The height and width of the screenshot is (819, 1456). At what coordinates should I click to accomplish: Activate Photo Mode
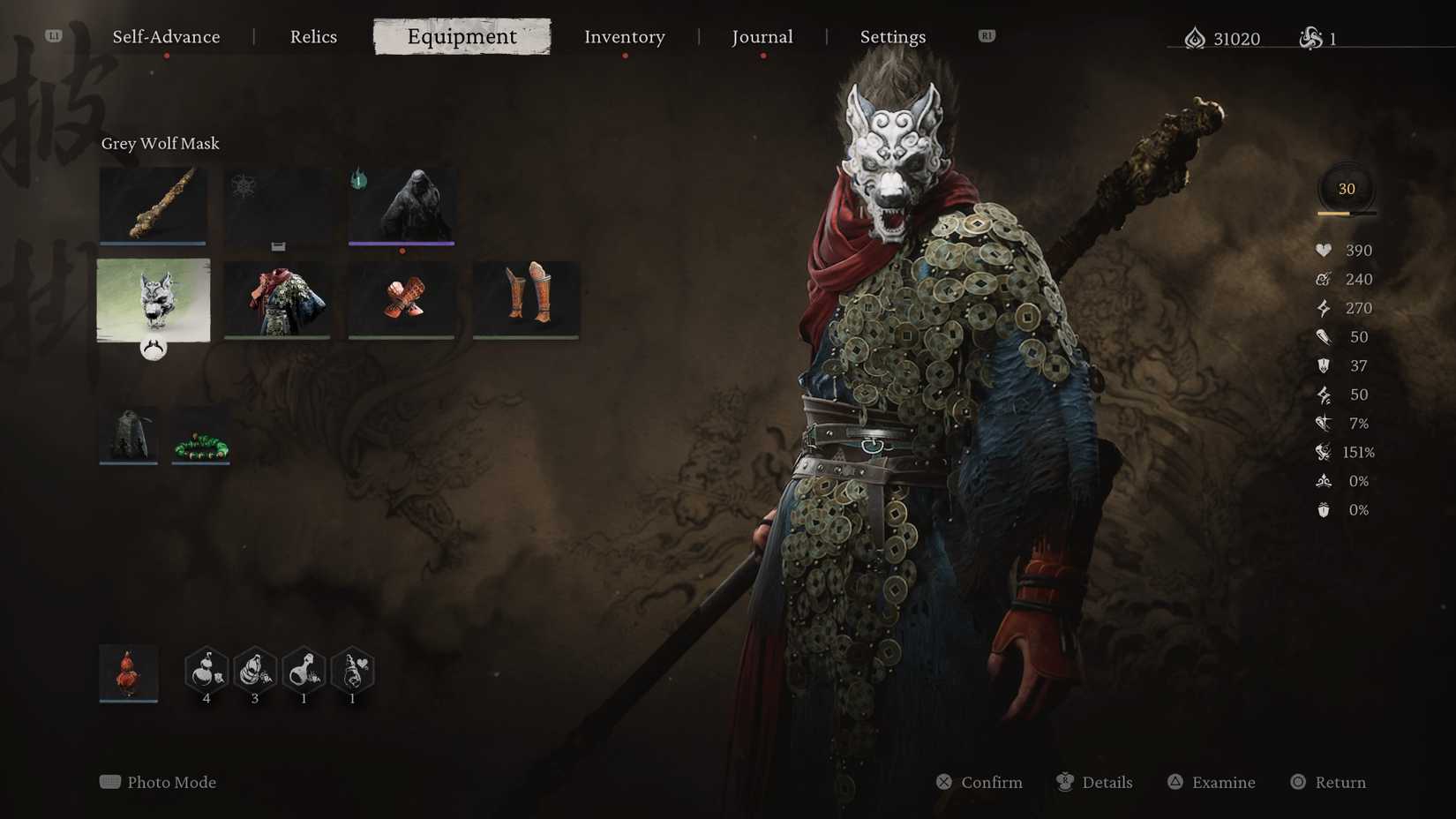coord(157,782)
